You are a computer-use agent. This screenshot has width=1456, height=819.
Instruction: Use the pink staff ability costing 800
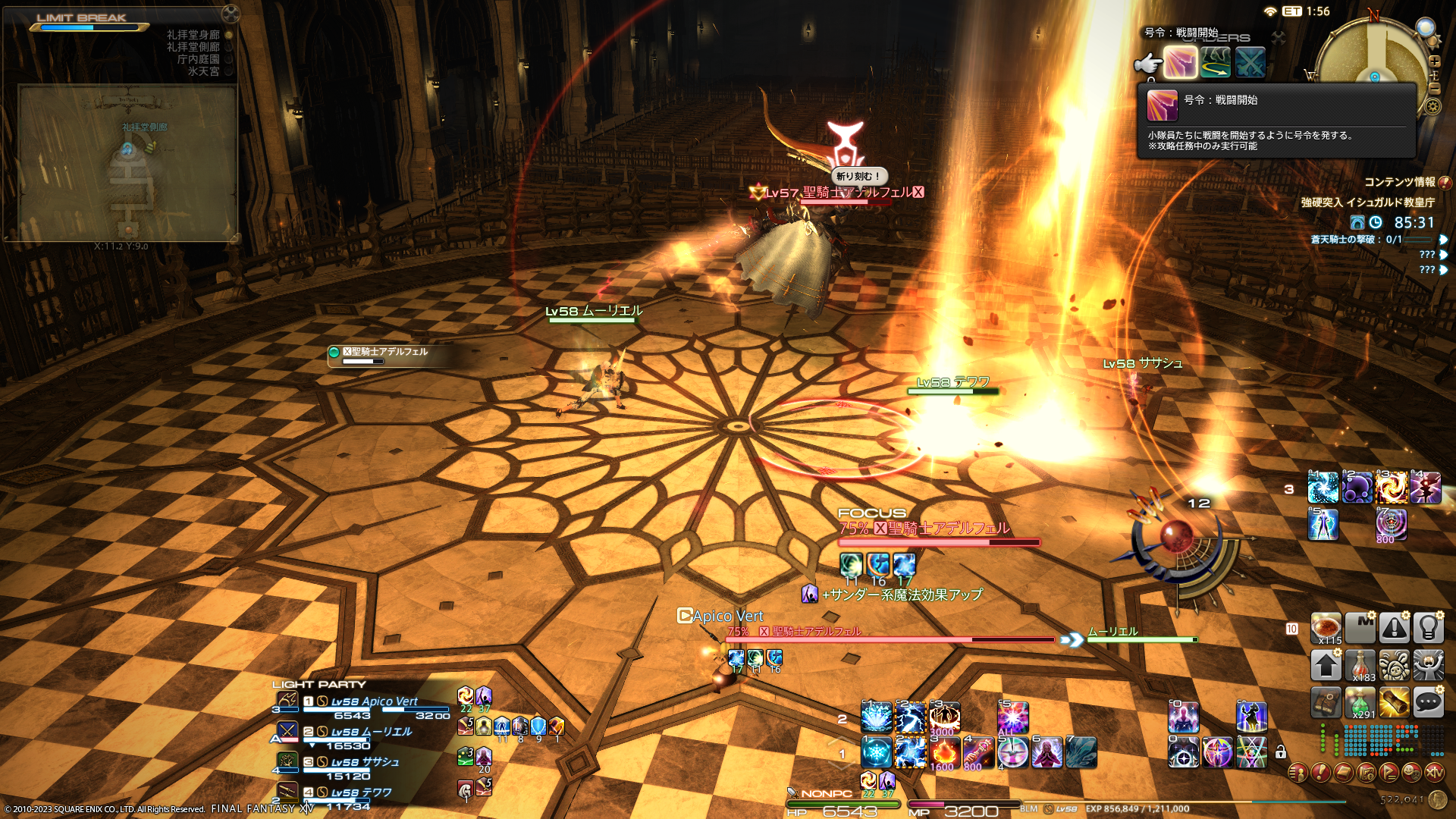(978, 752)
